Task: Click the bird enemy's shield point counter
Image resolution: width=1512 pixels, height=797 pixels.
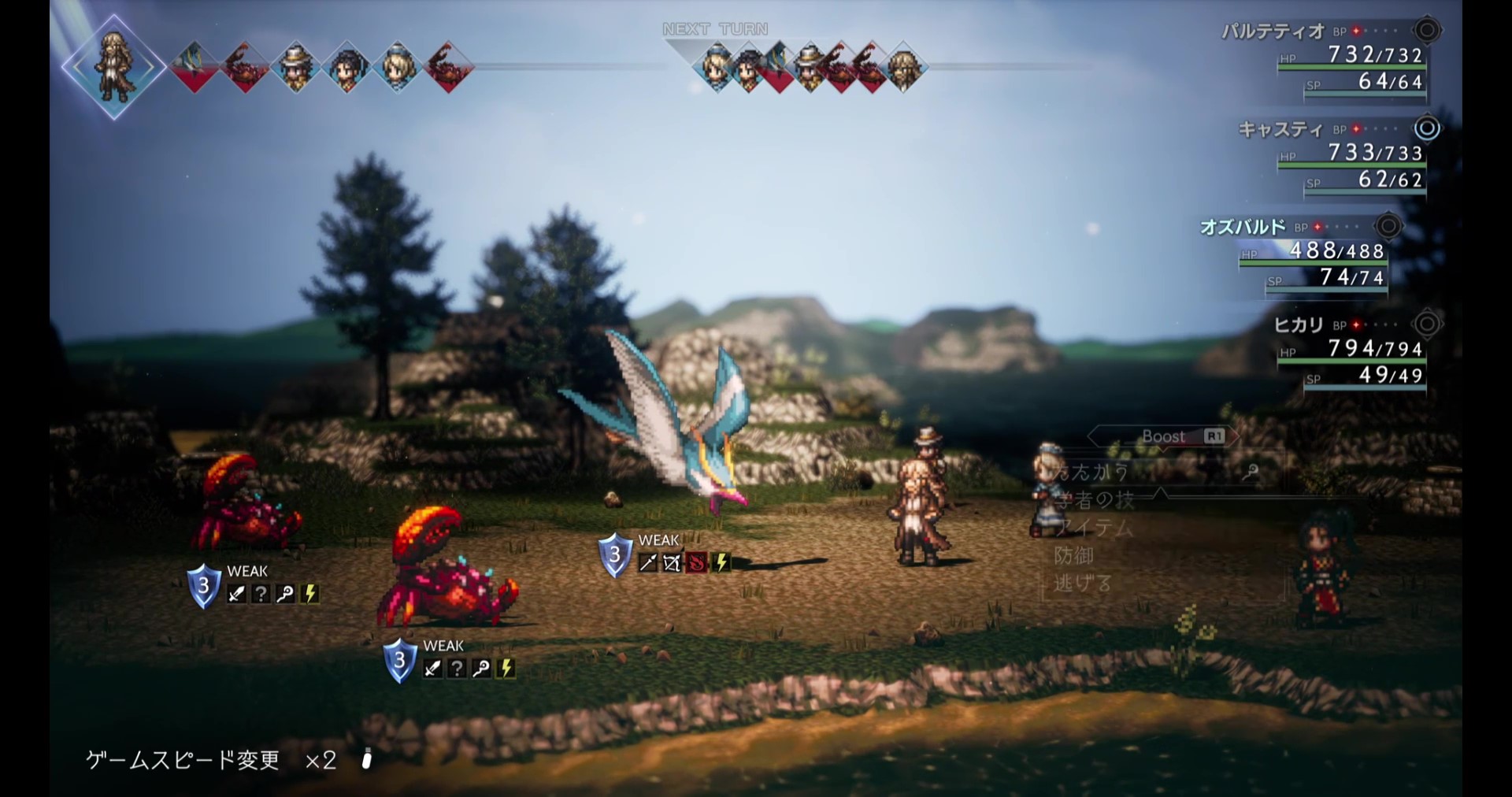Action: pos(615,554)
